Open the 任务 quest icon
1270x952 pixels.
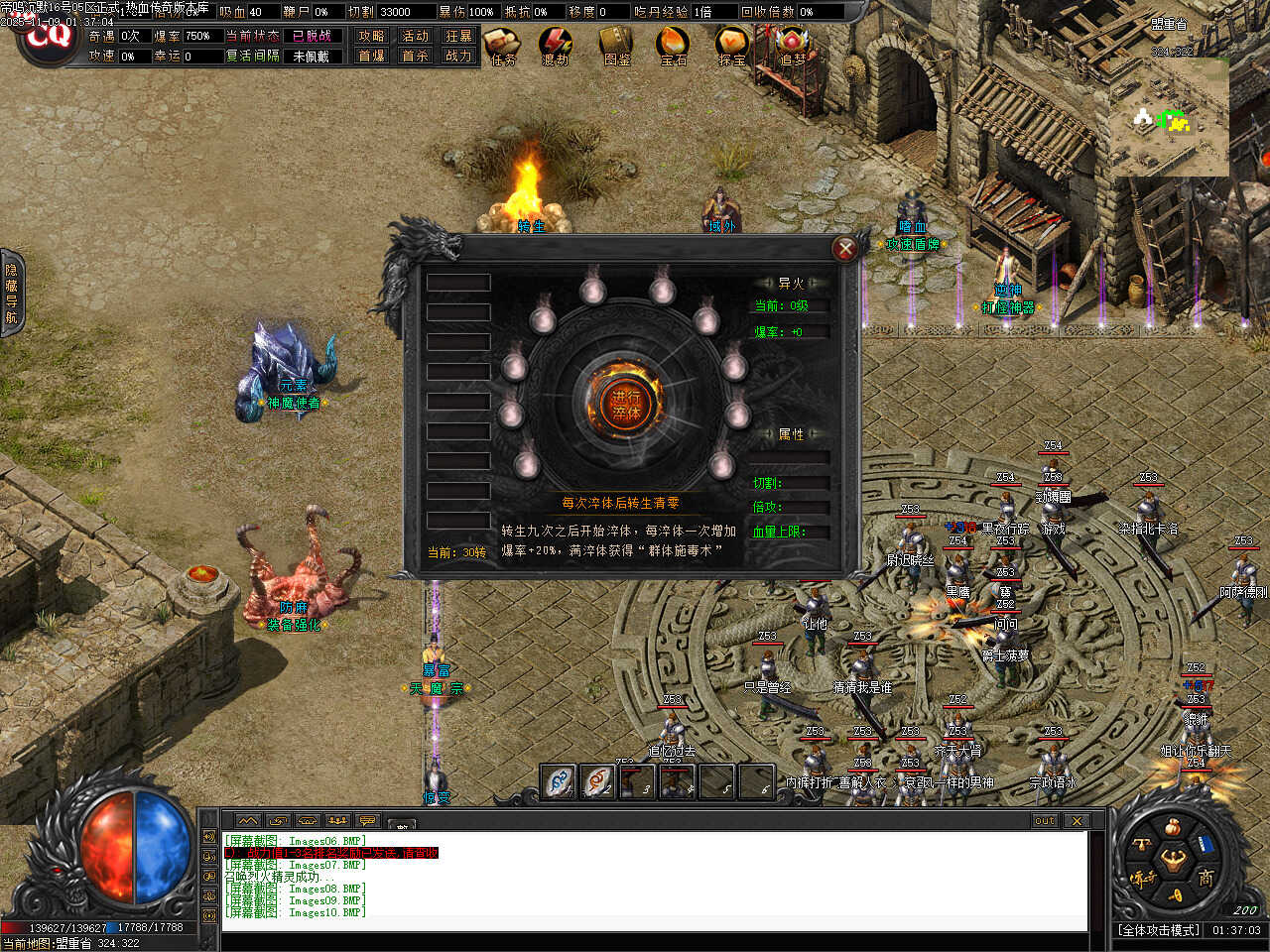click(503, 46)
